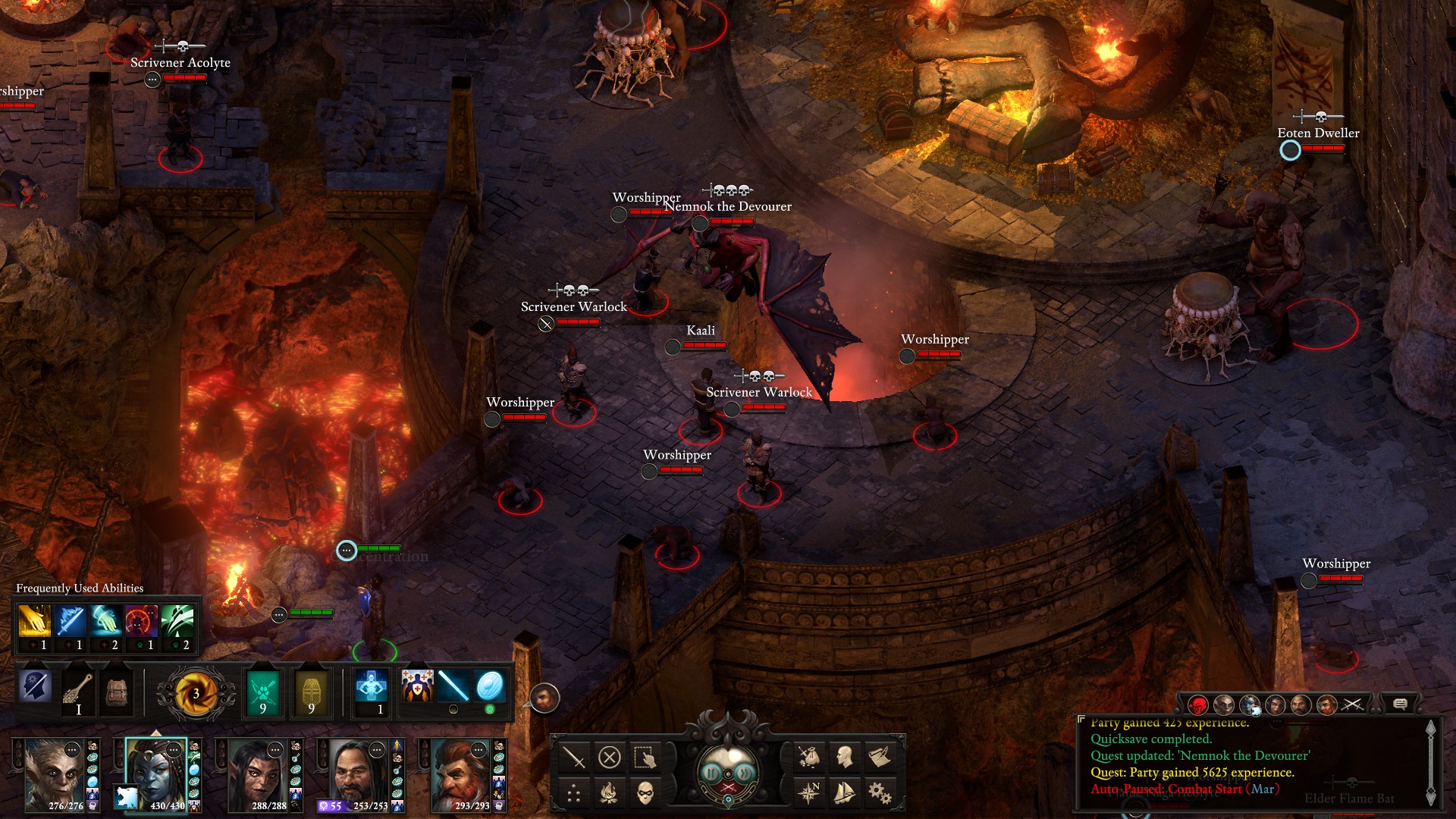
Task: Cancel action with the circled X button
Action: click(x=610, y=757)
